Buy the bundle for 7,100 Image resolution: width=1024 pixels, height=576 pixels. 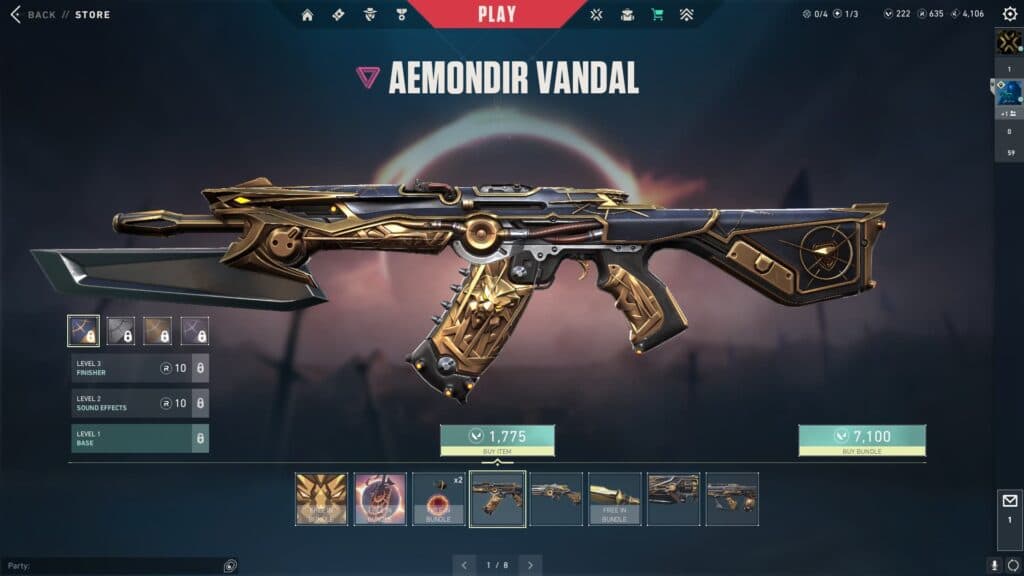coord(861,438)
